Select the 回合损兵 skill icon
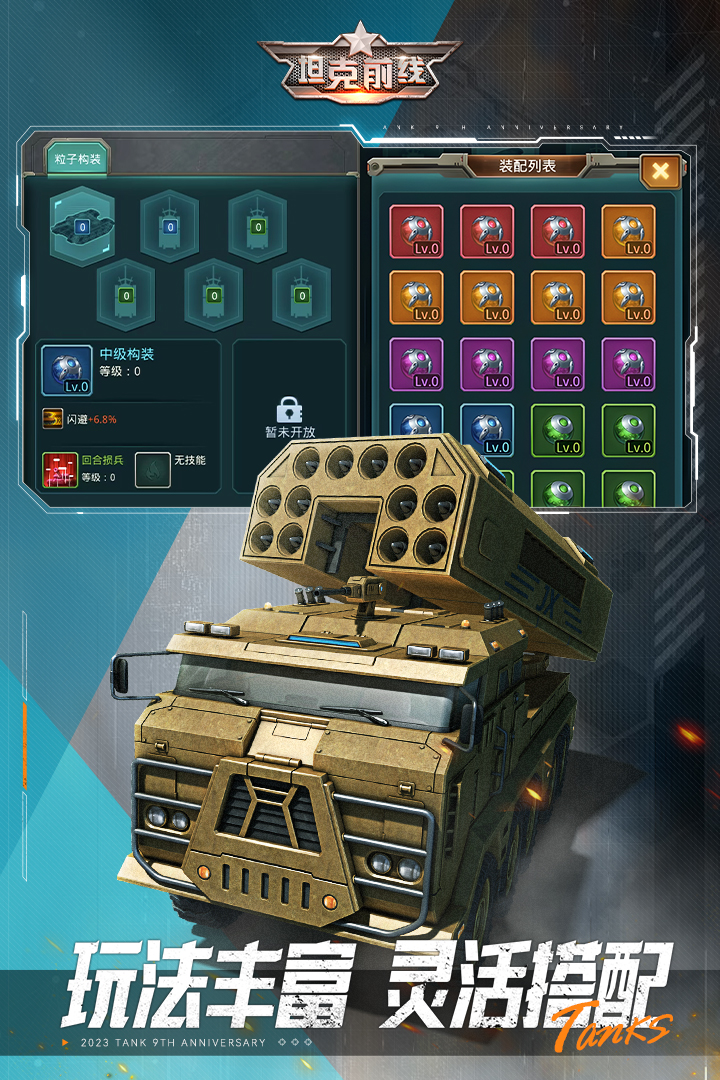Viewport: 720px width, 1080px height. tap(60, 469)
